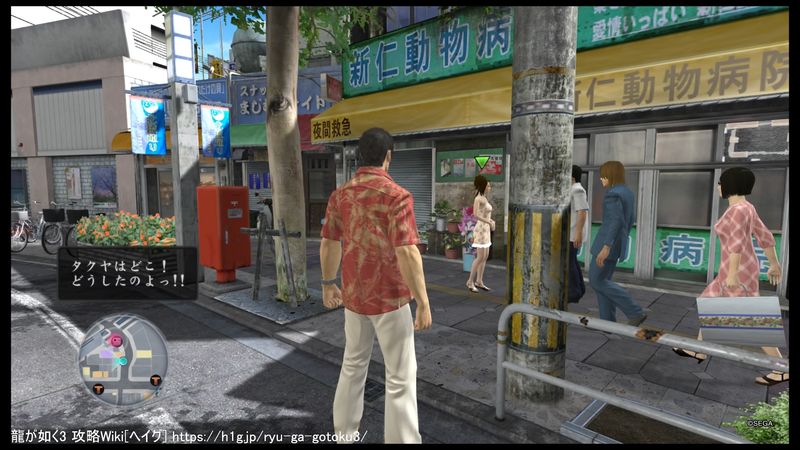This screenshot has width=800, height=450.
Task: Open the circular minimap
Action: tap(122, 360)
